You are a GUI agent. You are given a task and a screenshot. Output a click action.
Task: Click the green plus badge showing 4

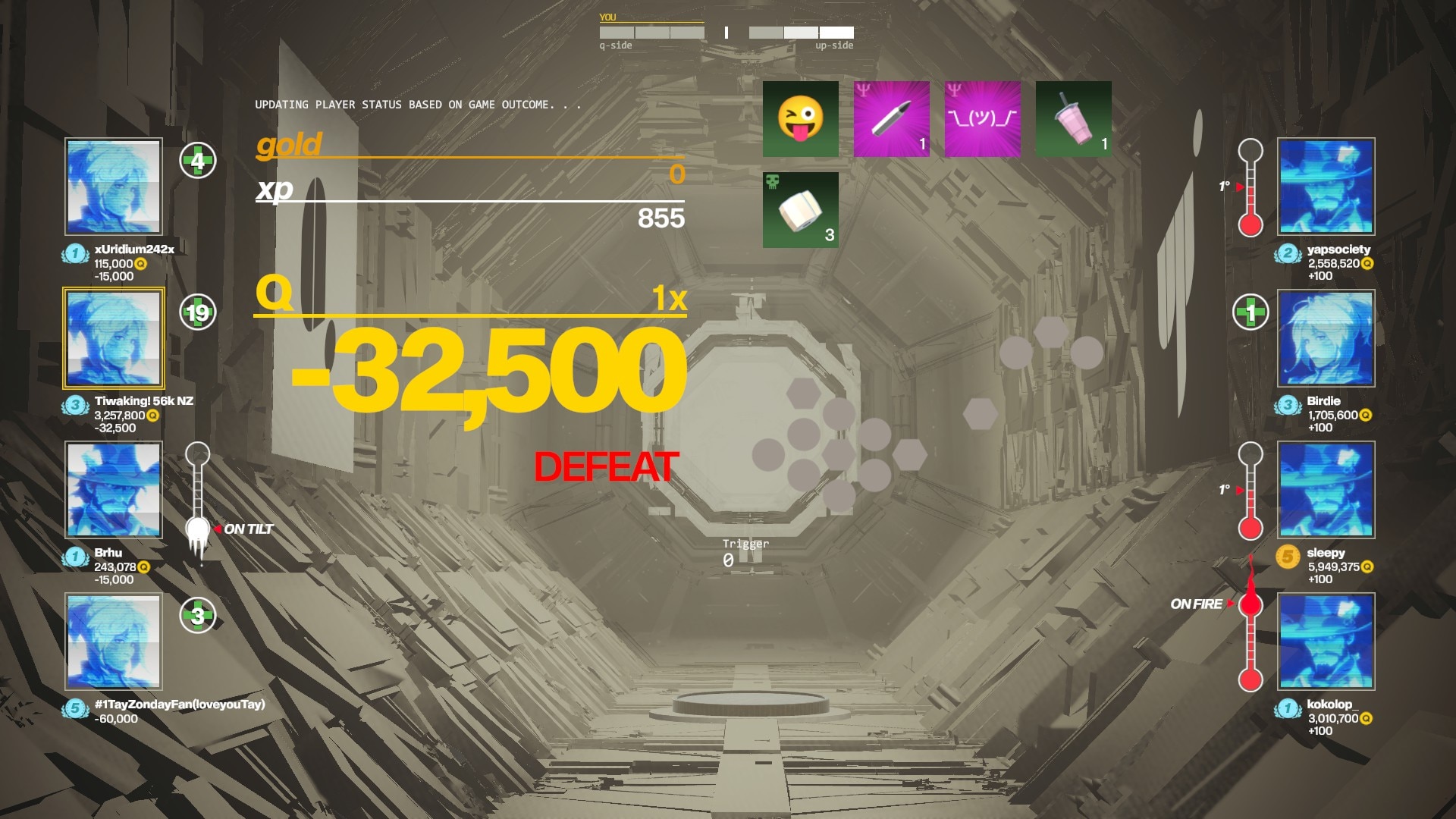(198, 161)
